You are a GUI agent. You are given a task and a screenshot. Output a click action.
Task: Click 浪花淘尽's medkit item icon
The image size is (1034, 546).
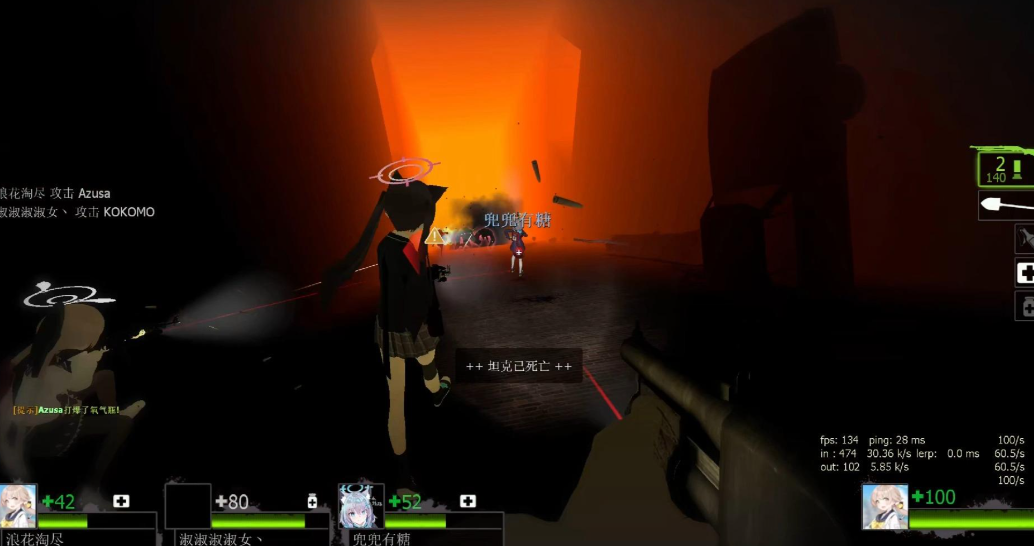(121, 501)
